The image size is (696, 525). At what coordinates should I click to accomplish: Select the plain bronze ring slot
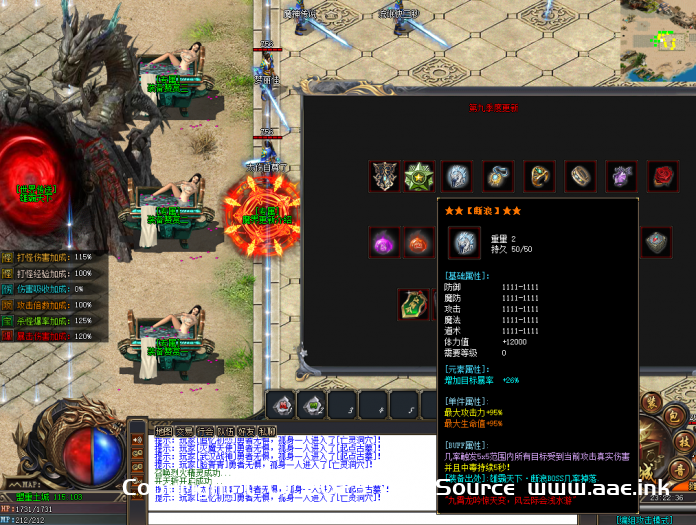pos(580,177)
